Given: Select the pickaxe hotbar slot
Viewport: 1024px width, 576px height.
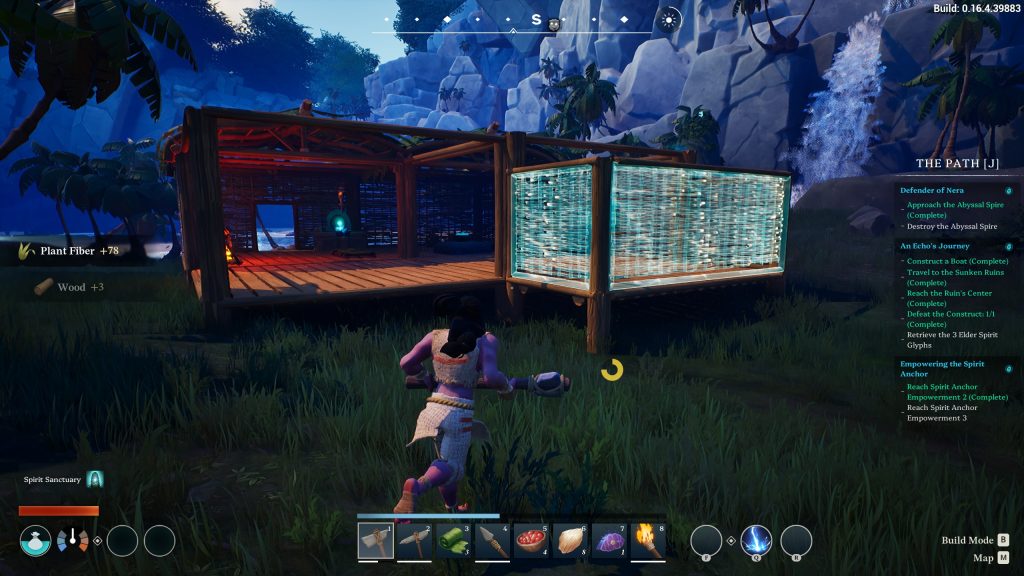Looking at the screenshot, I should click(416, 541).
